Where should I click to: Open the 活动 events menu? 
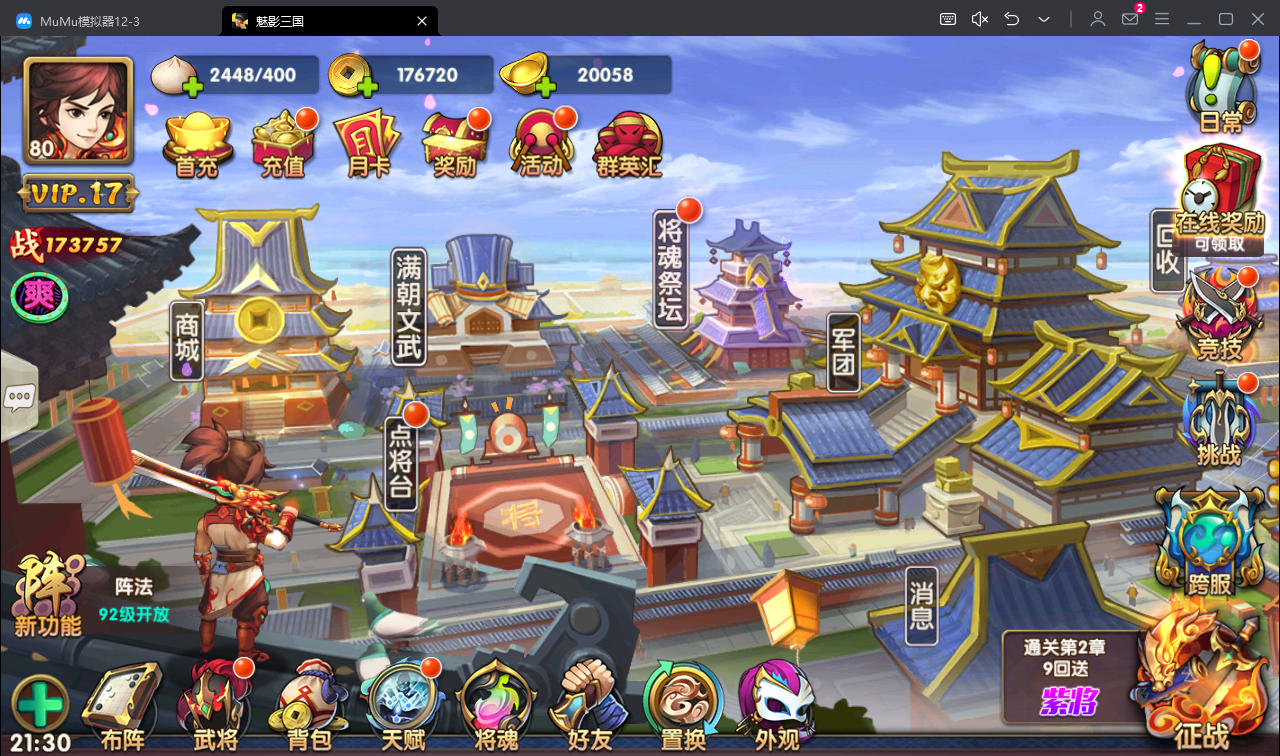click(x=541, y=145)
